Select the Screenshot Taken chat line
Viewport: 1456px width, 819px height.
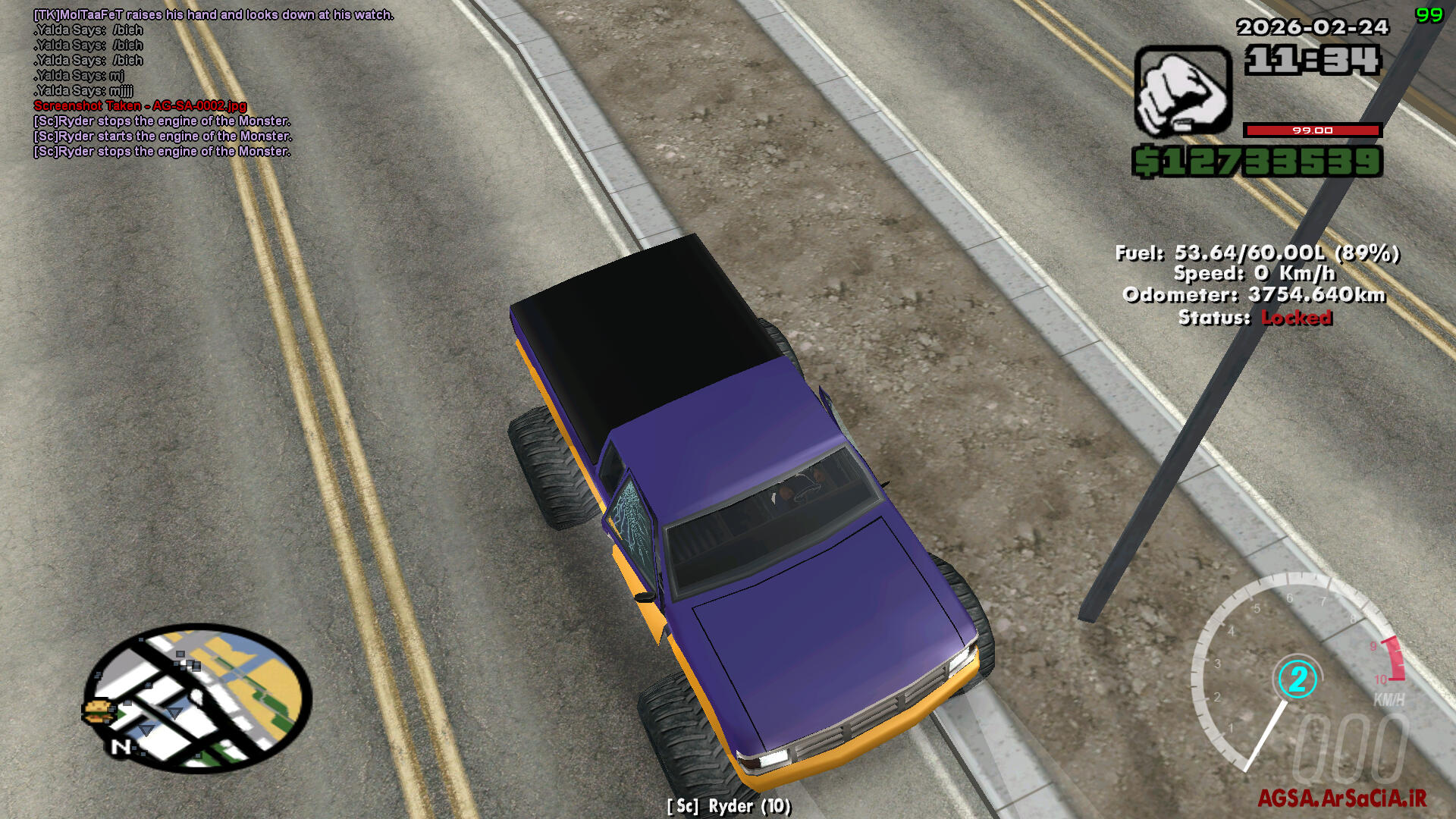point(140,106)
